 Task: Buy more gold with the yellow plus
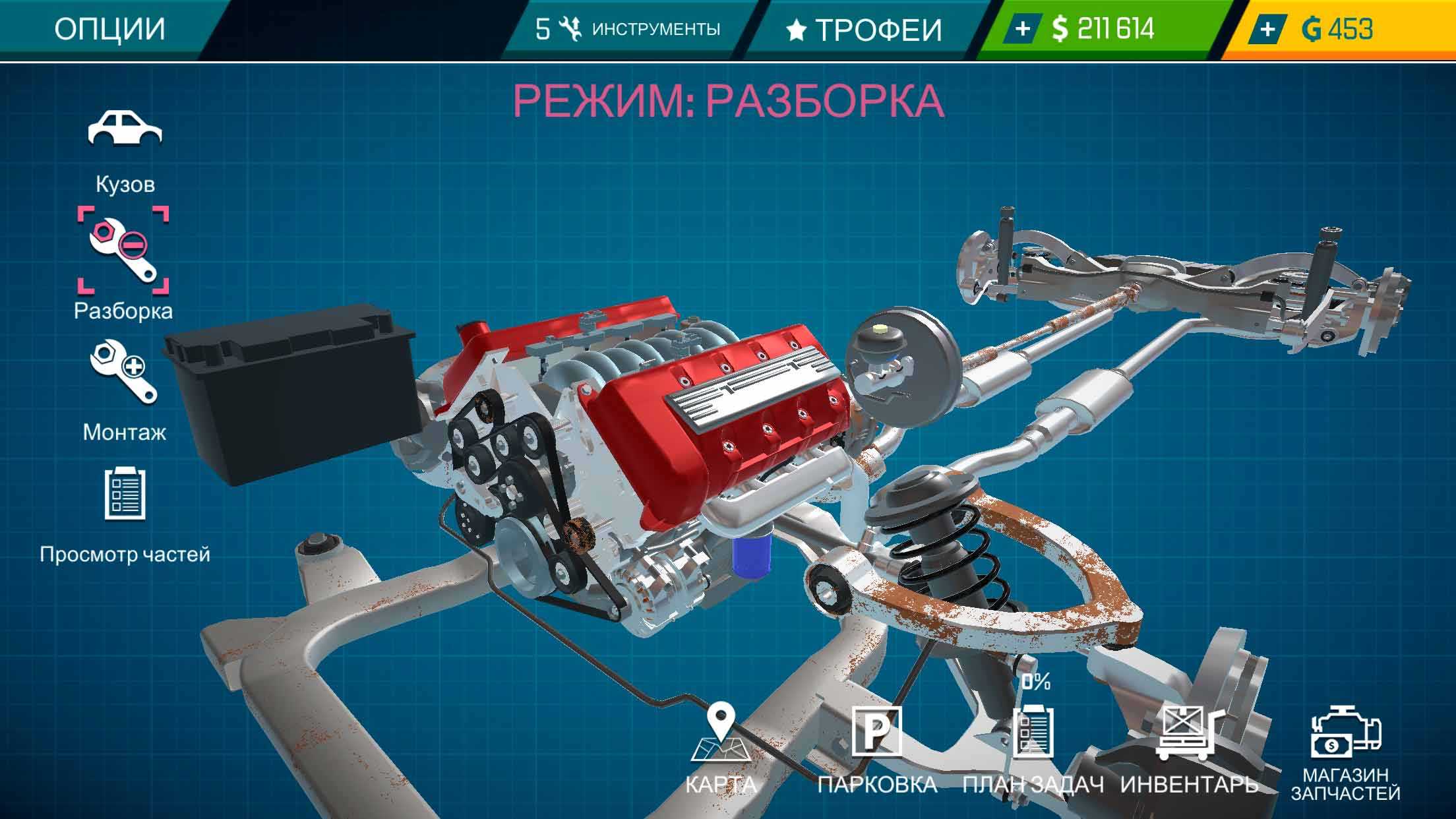(1267, 29)
